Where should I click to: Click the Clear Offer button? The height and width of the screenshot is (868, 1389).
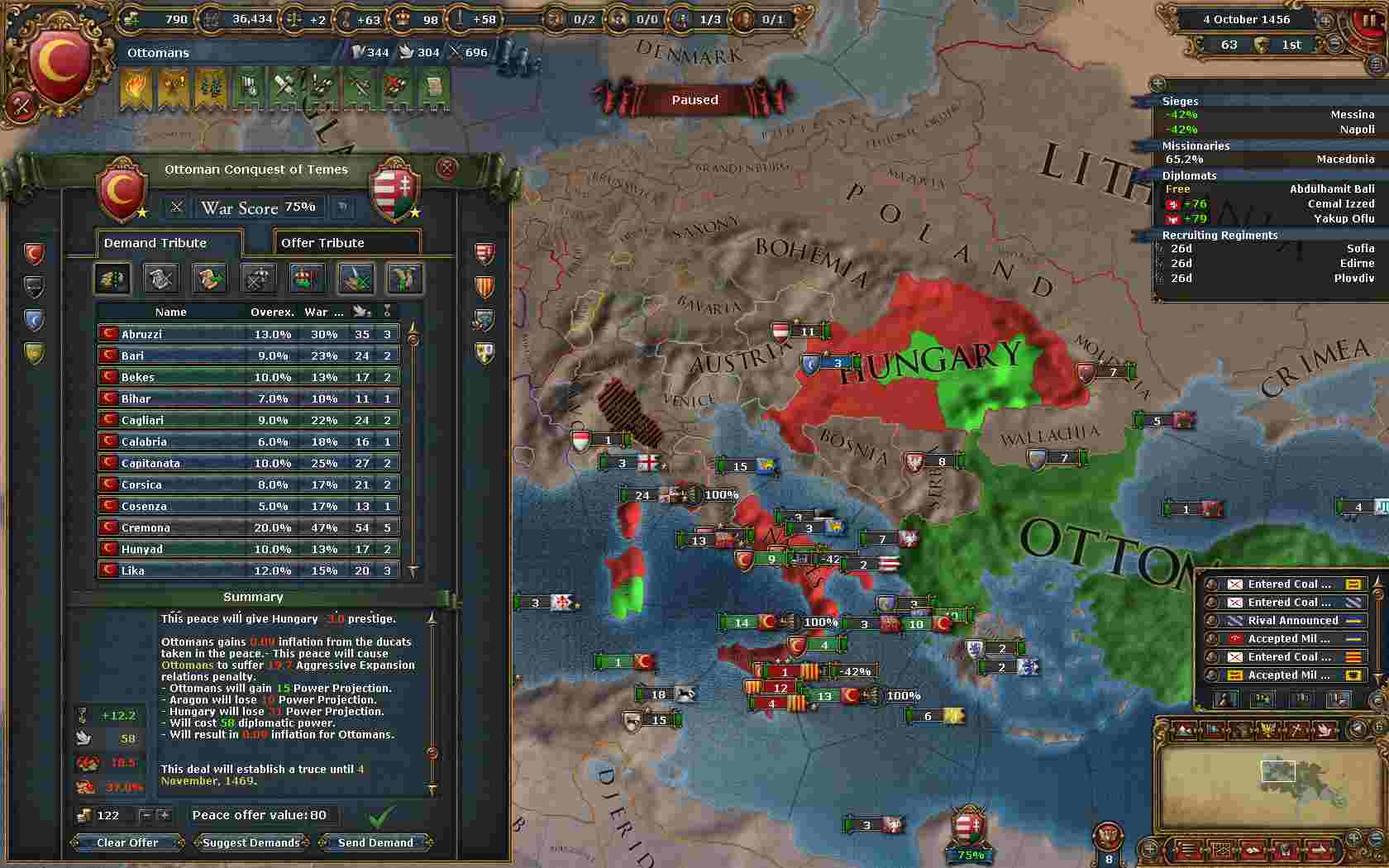pyautogui.click(x=127, y=842)
